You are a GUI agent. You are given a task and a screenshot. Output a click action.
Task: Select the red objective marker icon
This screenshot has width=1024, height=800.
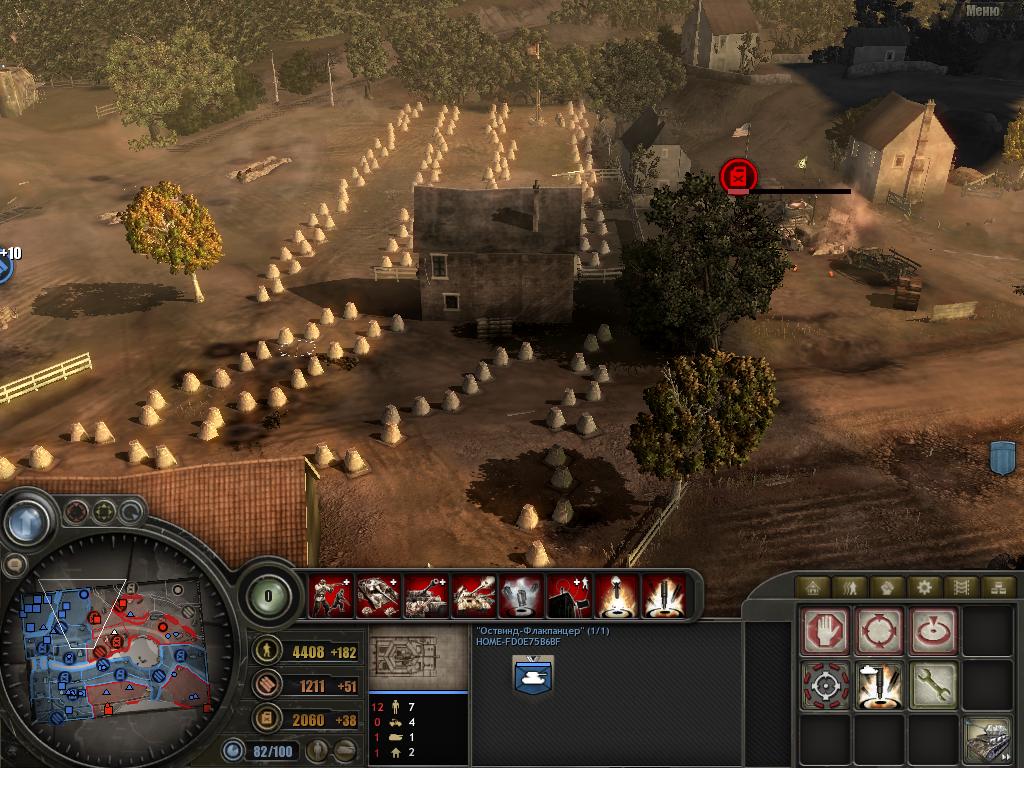737,176
